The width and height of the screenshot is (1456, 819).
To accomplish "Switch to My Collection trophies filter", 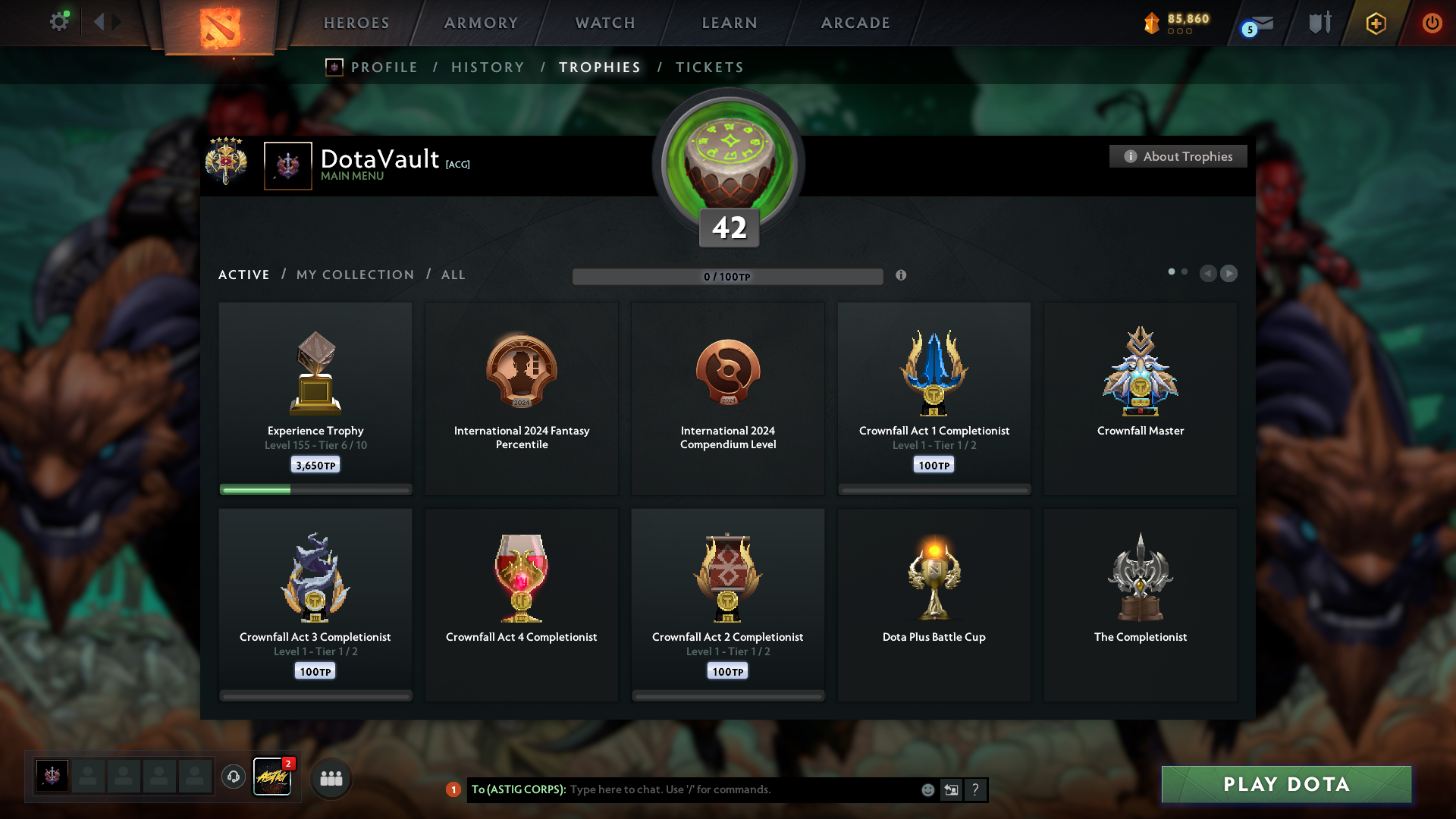I will point(355,275).
